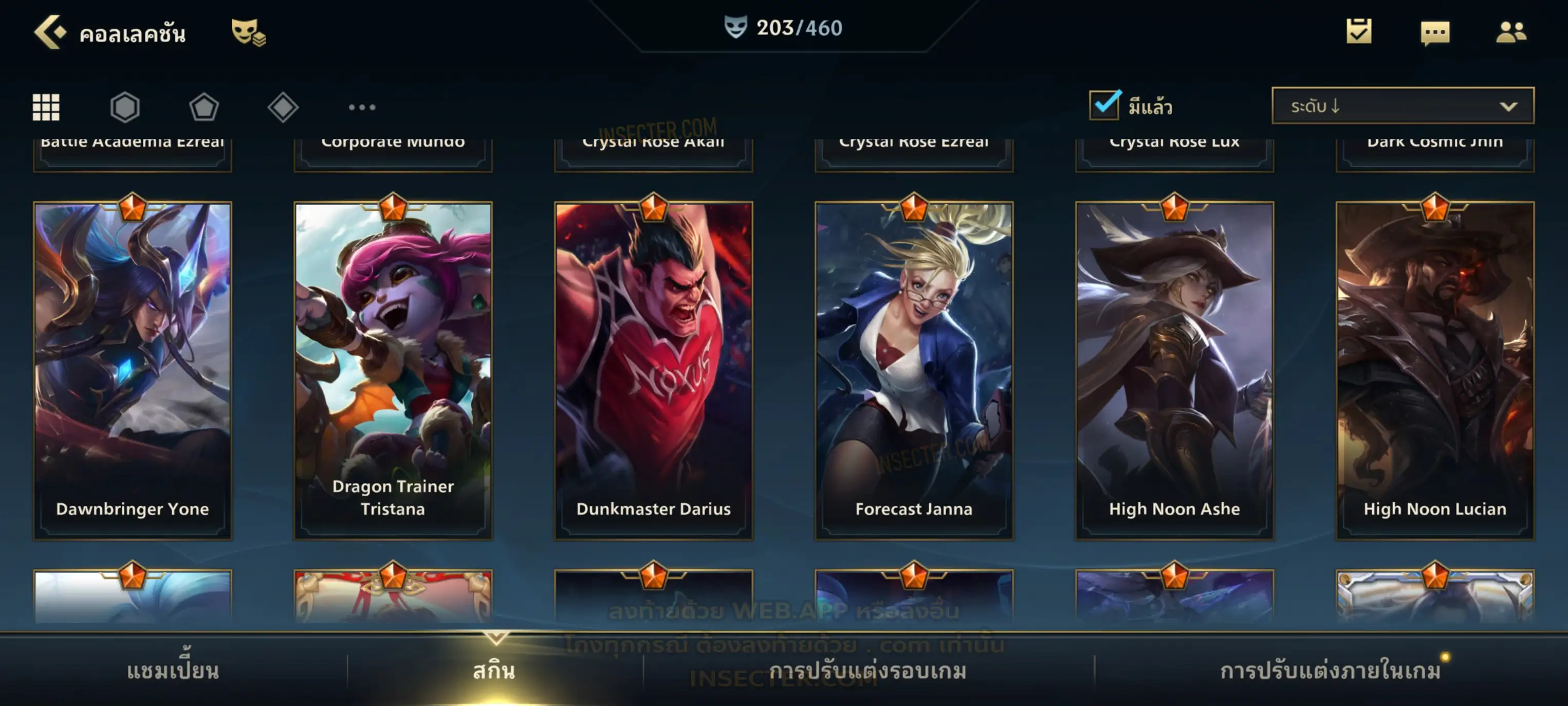Select the grid all-skins filter
This screenshot has height=706, width=1568.
click(46, 107)
